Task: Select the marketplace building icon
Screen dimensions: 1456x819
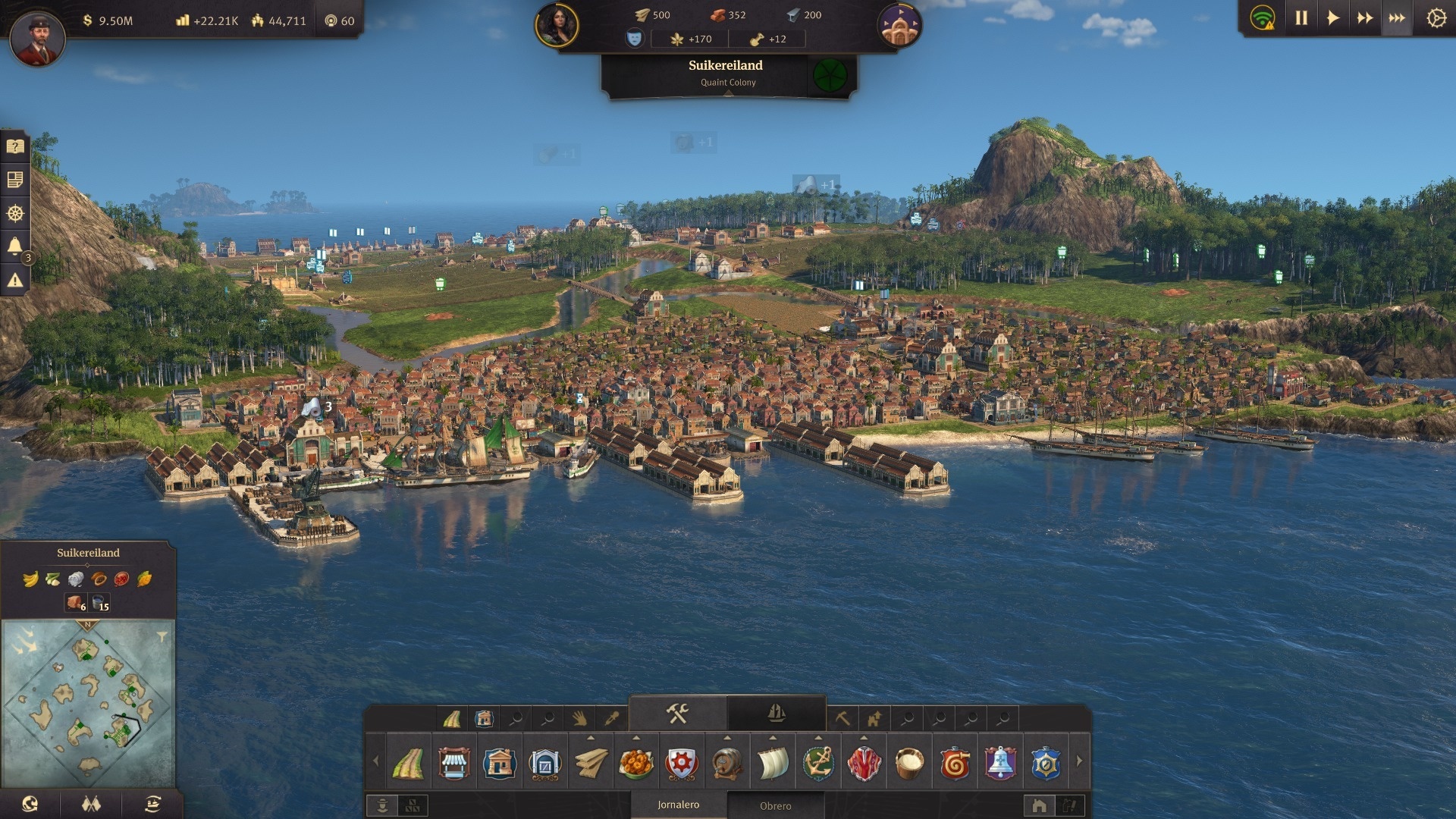Action: (x=453, y=763)
